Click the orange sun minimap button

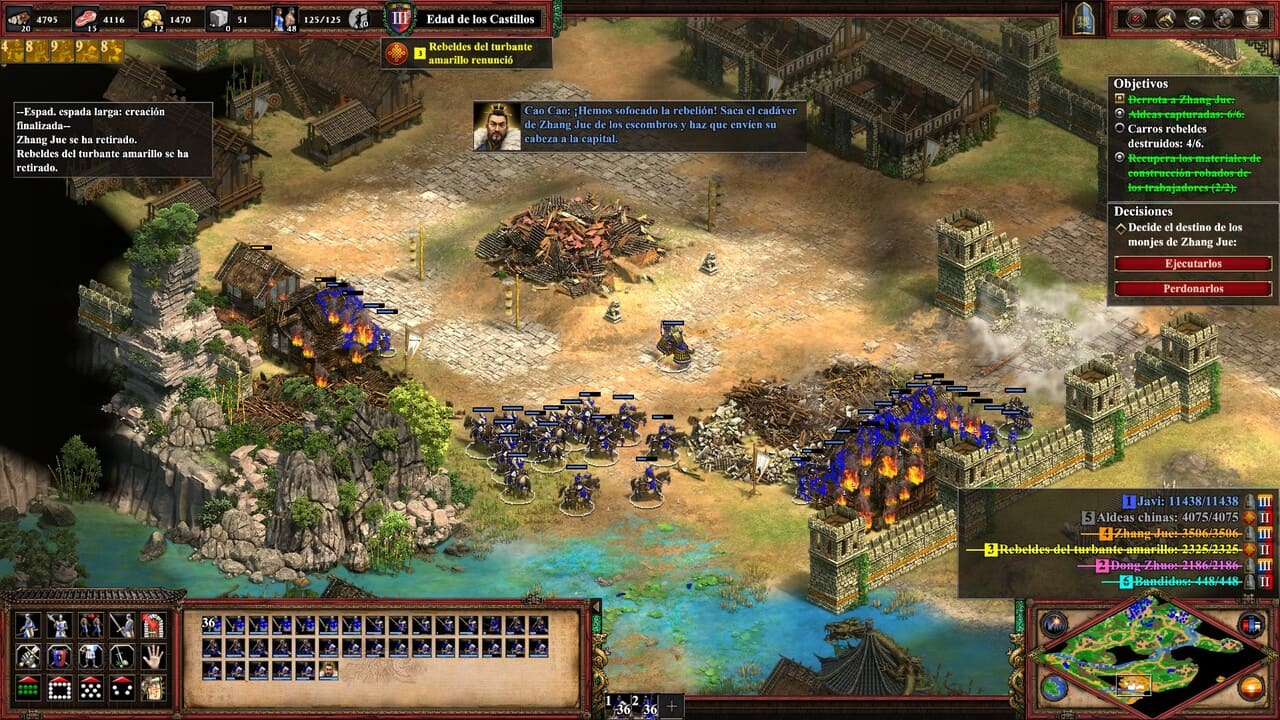[x=1251, y=688]
